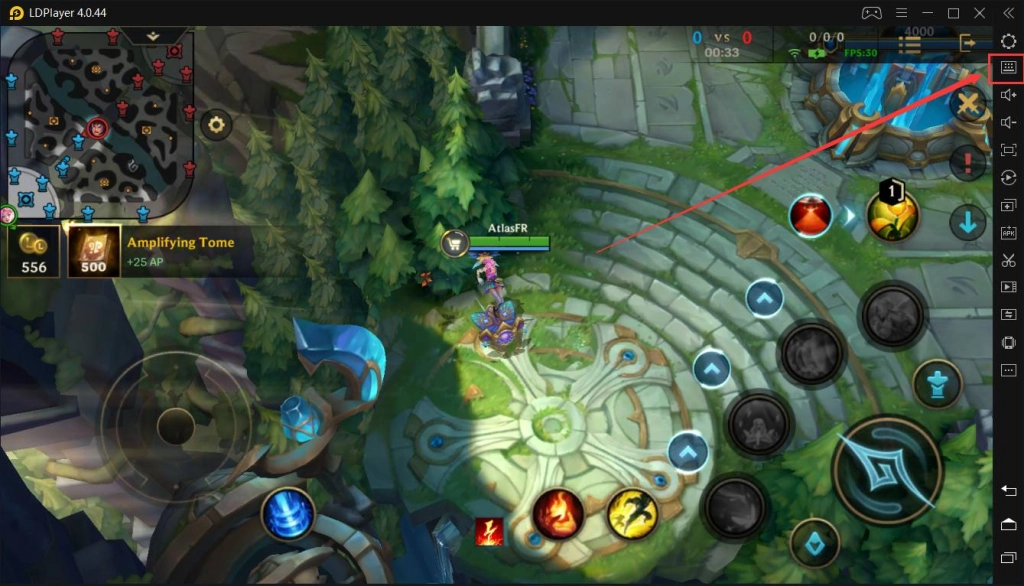Use the yellow item with count 1

pyautogui.click(x=892, y=215)
